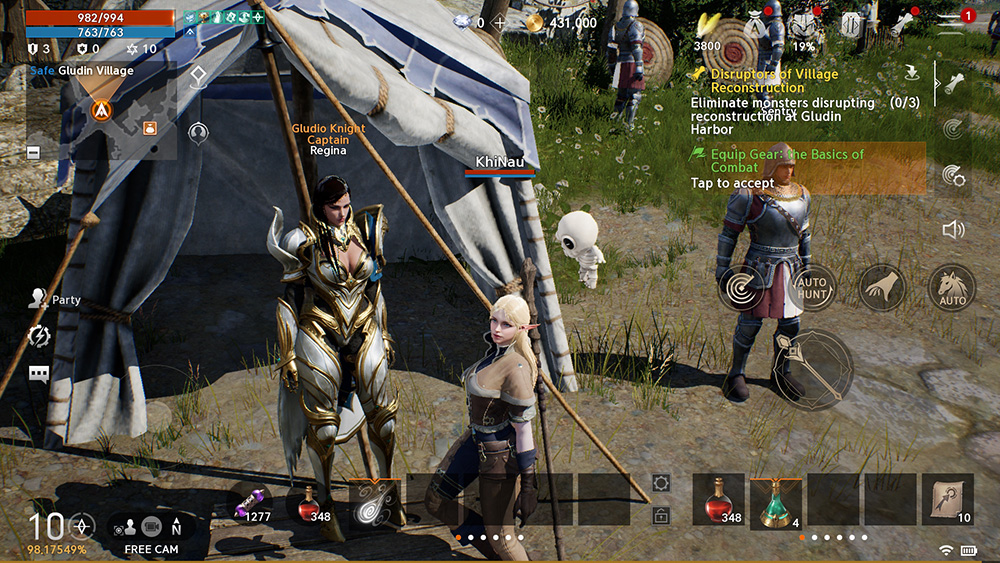Toggle the speaker sound icon
Image resolution: width=1000 pixels, height=563 pixels.
tap(952, 229)
